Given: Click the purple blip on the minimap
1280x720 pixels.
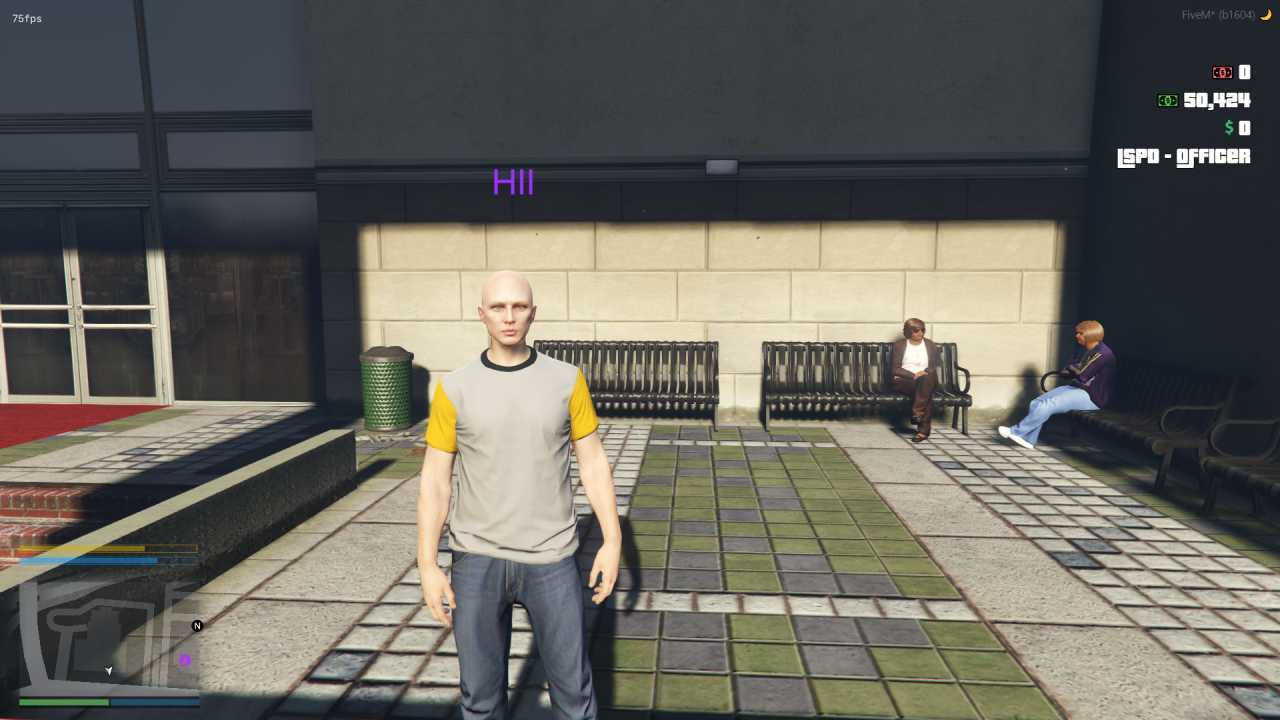Looking at the screenshot, I should 184,660.
